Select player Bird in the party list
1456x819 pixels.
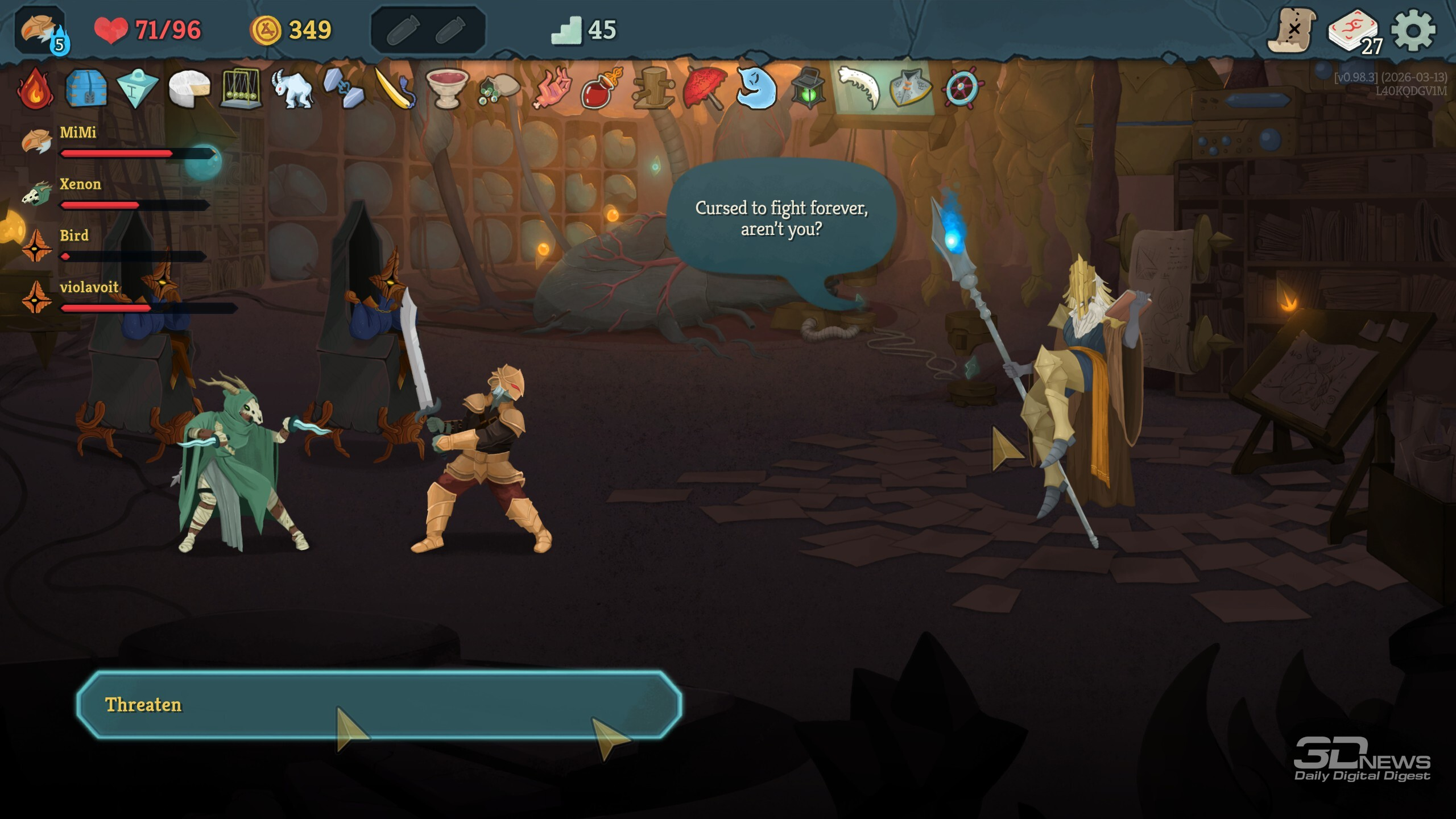(74, 236)
